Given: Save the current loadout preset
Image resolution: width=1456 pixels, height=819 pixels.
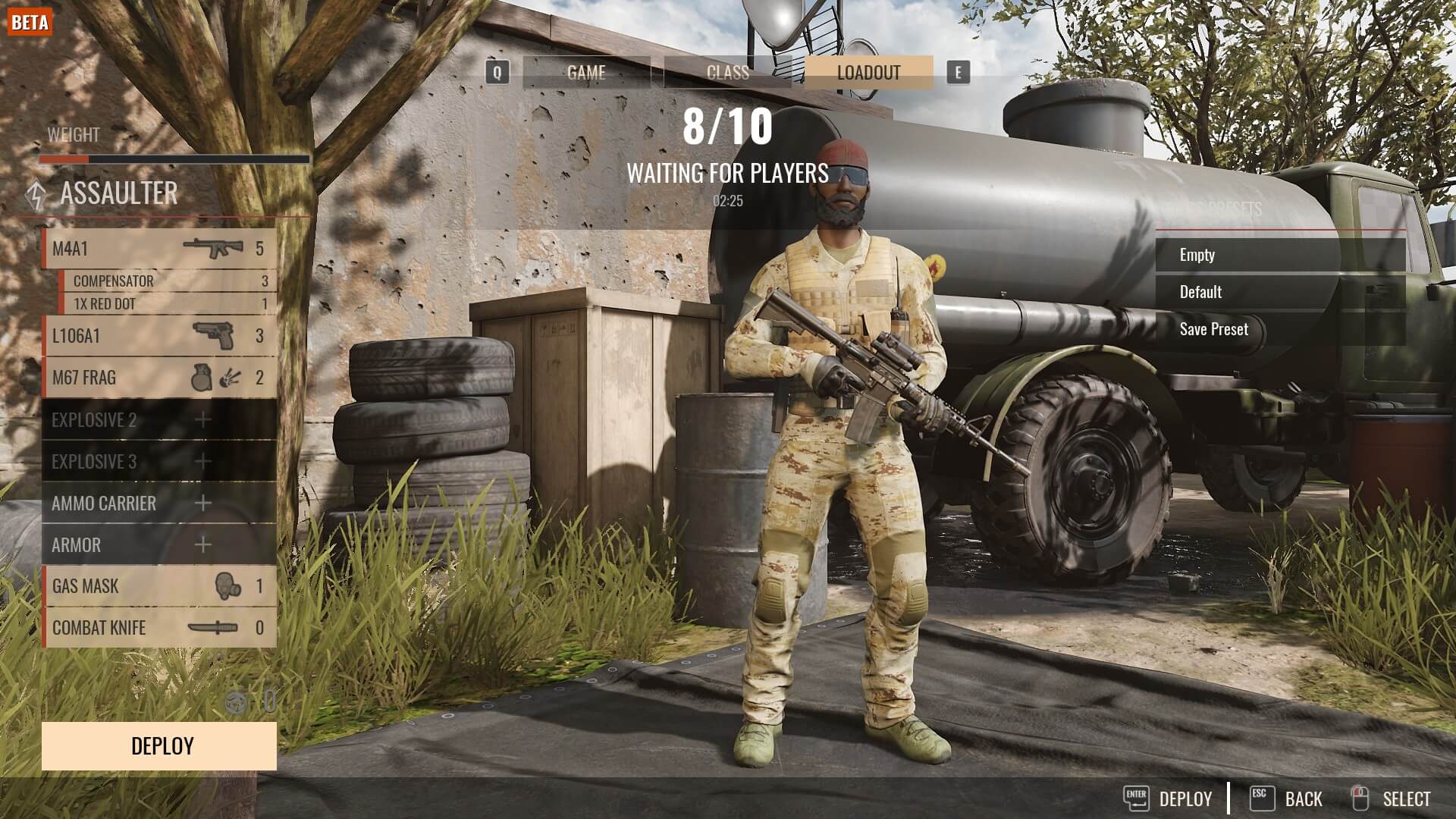Looking at the screenshot, I should tap(1280, 329).
